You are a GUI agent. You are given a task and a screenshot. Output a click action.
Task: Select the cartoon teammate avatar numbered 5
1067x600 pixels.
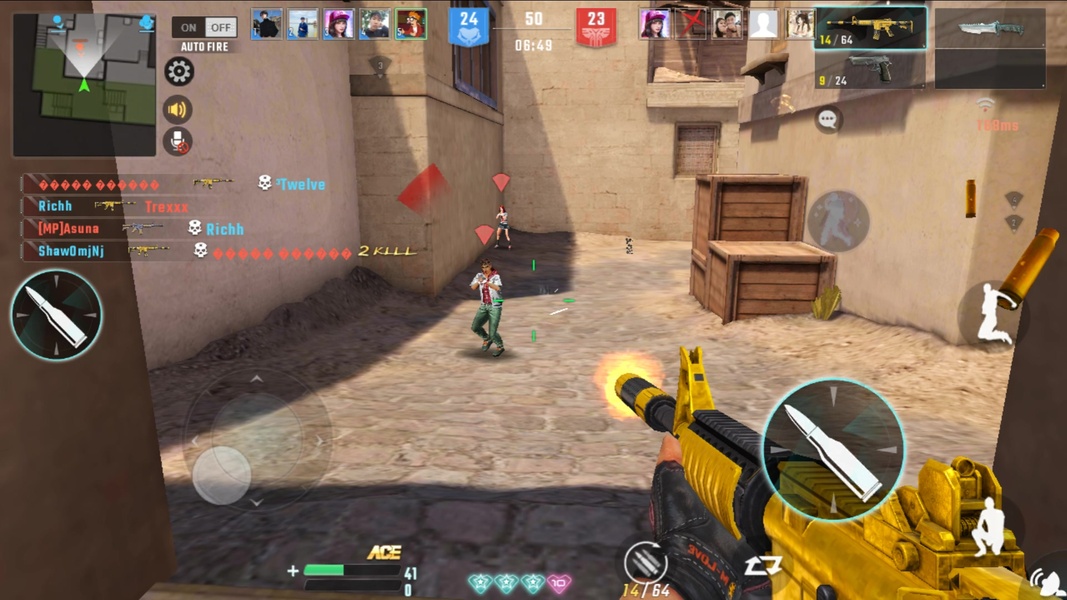click(410, 24)
